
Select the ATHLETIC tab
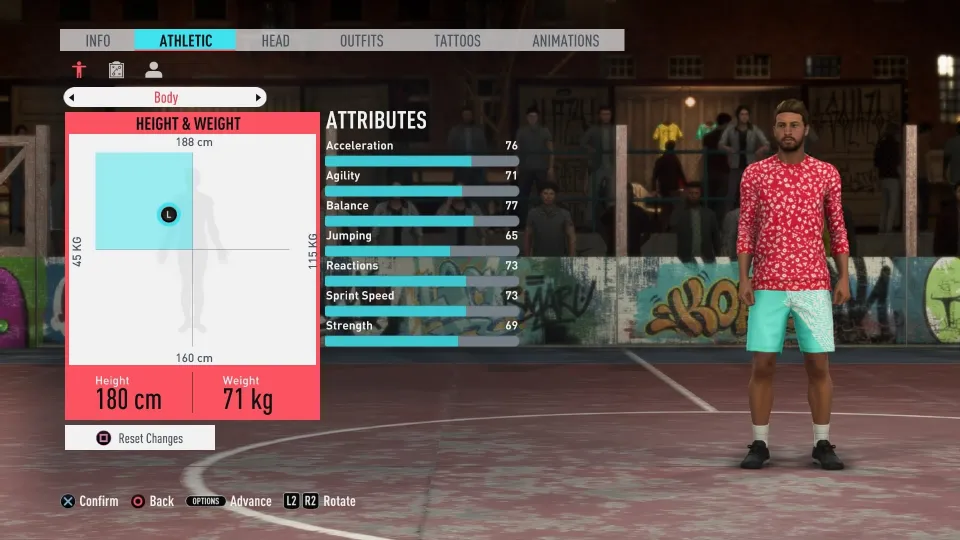tap(186, 41)
